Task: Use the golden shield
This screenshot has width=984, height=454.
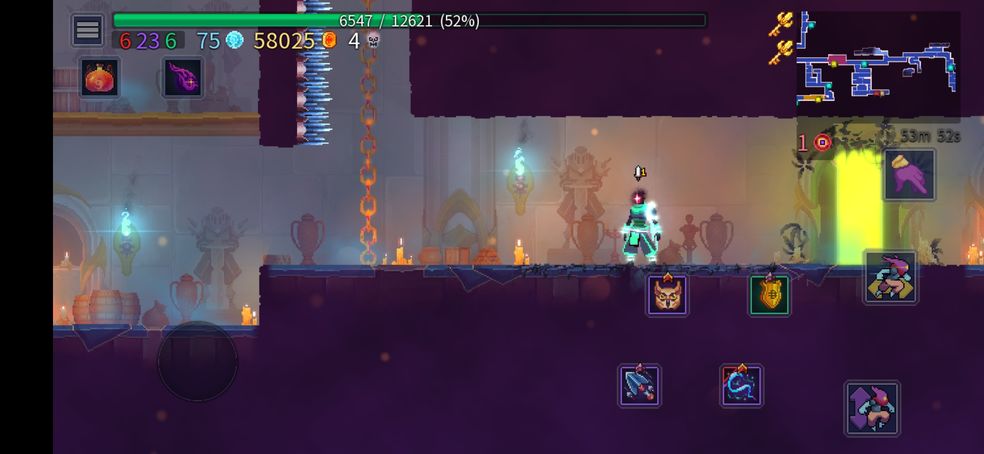Action: tap(770, 294)
